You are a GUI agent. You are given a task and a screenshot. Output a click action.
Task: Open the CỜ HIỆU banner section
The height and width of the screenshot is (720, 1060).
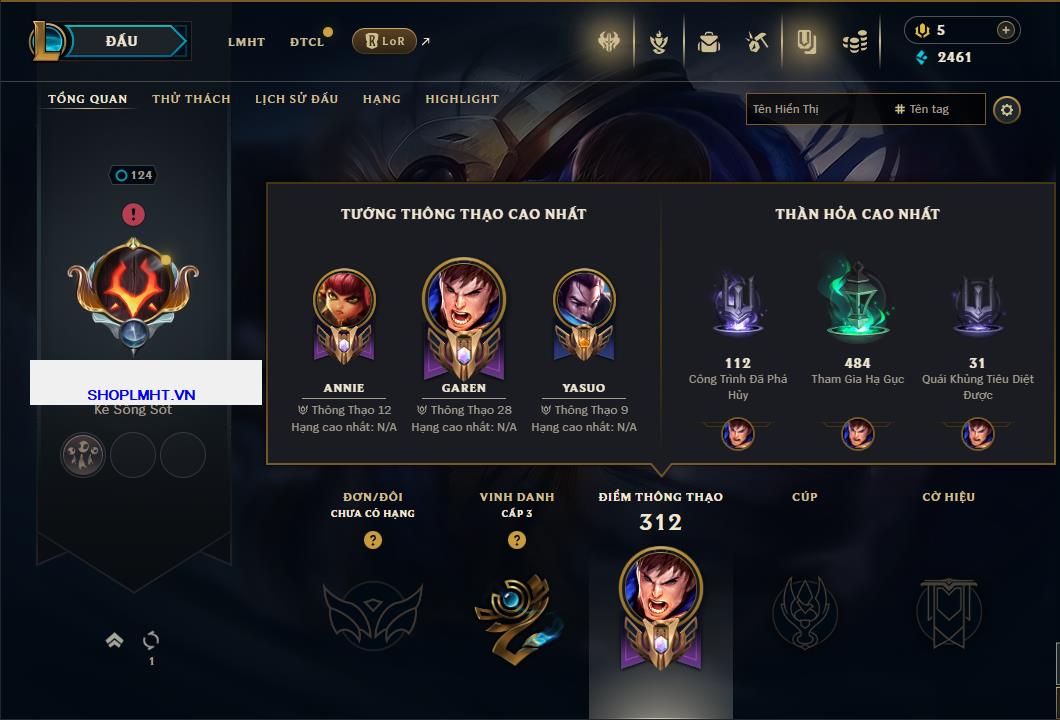(948, 612)
